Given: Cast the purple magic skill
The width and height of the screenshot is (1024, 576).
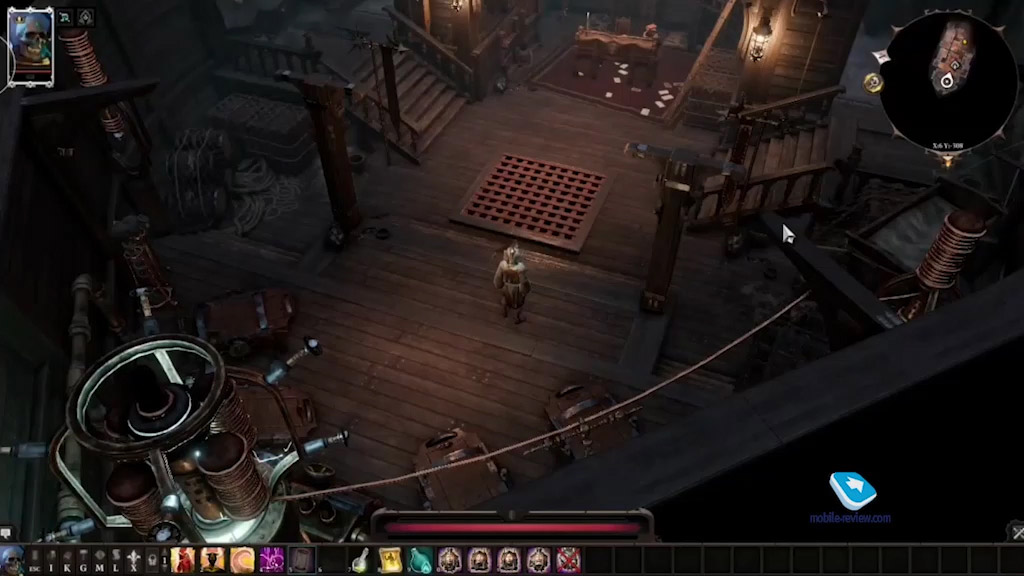Looking at the screenshot, I should tap(272, 560).
